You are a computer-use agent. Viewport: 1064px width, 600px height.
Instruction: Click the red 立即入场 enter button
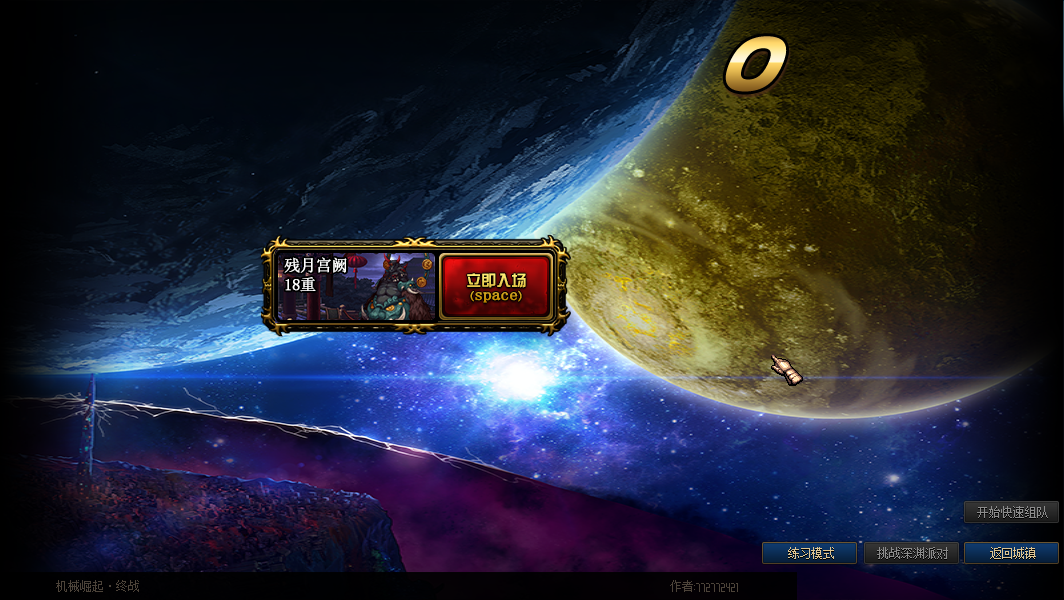(496, 286)
